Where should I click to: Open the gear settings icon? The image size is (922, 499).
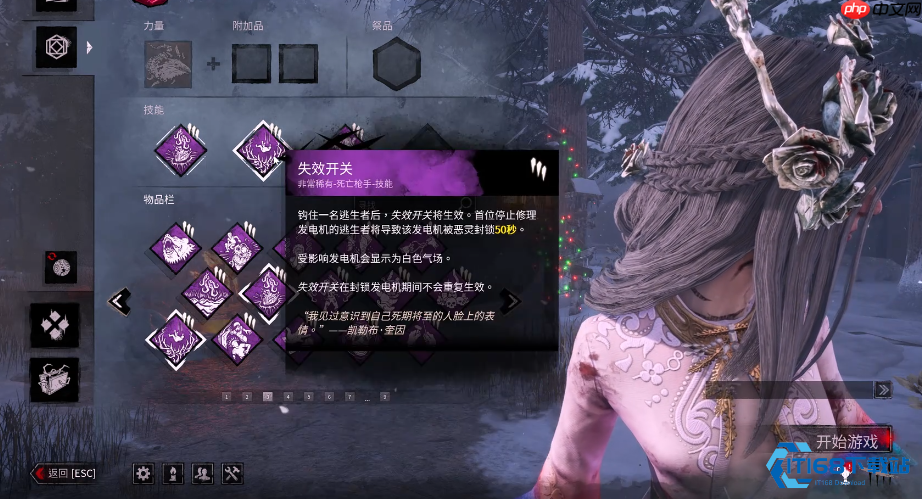coord(143,473)
